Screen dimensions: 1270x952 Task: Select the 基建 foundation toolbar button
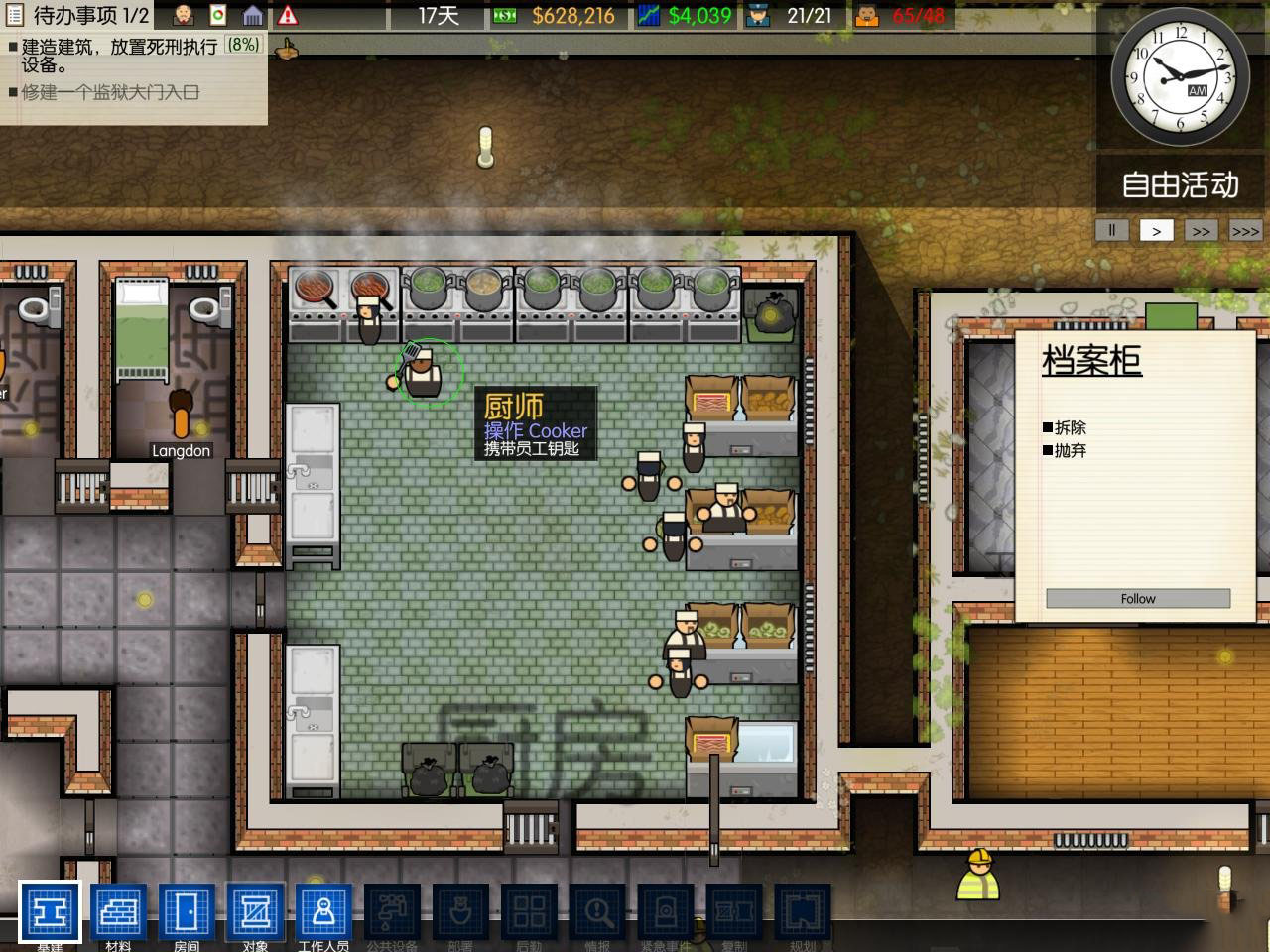point(50,911)
